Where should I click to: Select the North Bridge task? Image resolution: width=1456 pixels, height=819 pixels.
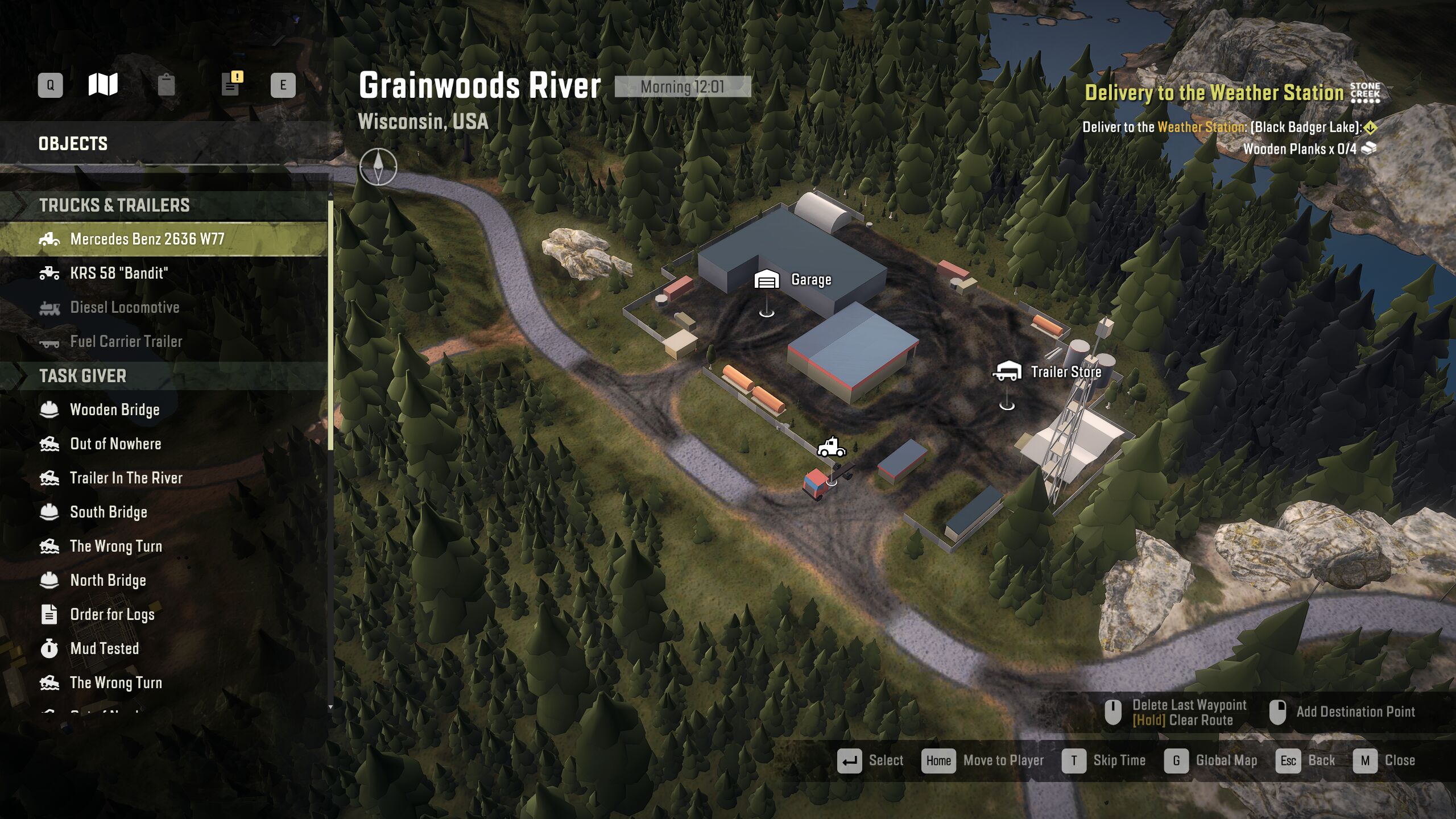pyautogui.click(x=107, y=581)
